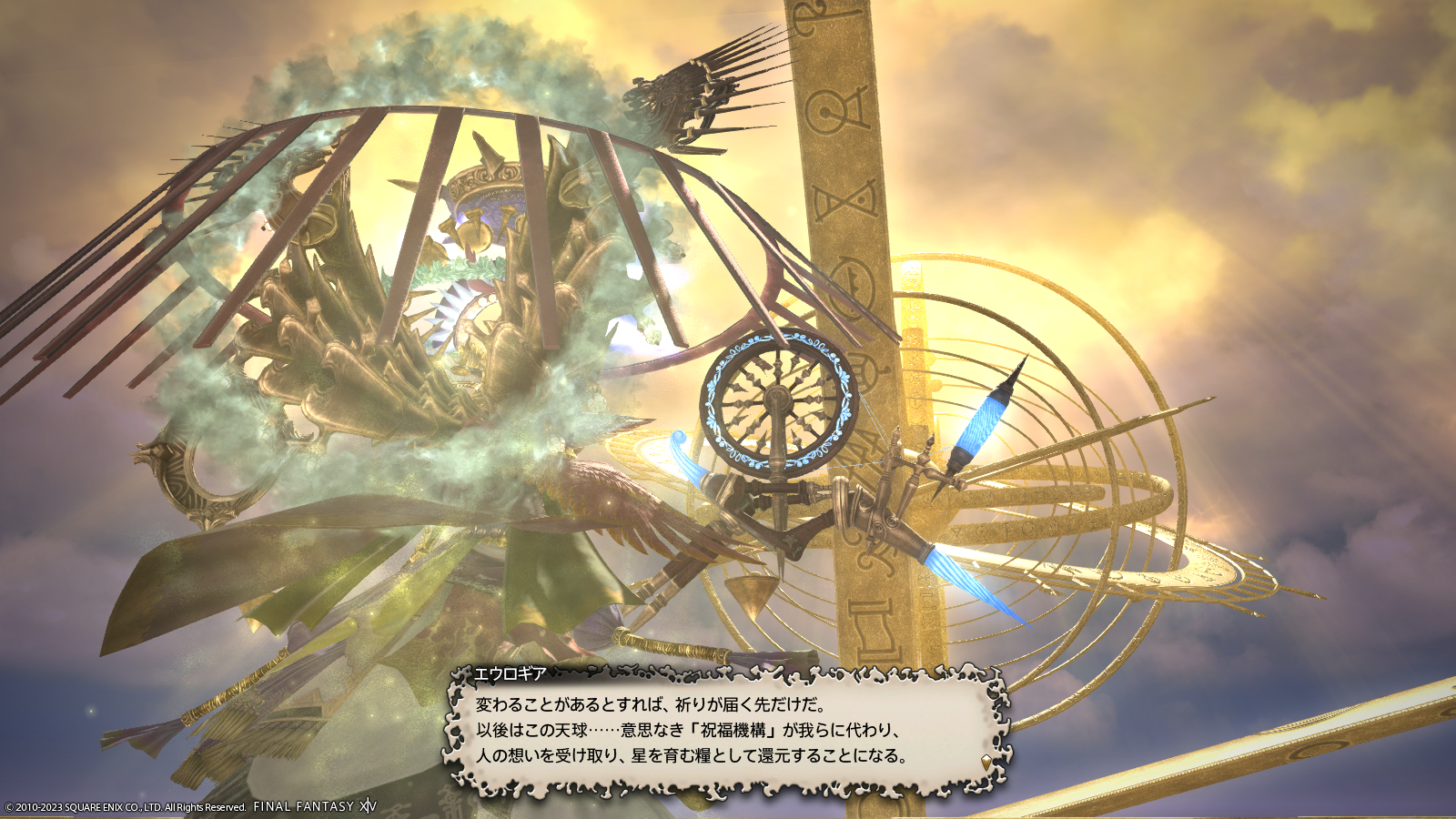The width and height of the screenshot is (1456, 819).
Task: Click the dialogue continue arrow indicator
Action: click(x=986, y=761)
